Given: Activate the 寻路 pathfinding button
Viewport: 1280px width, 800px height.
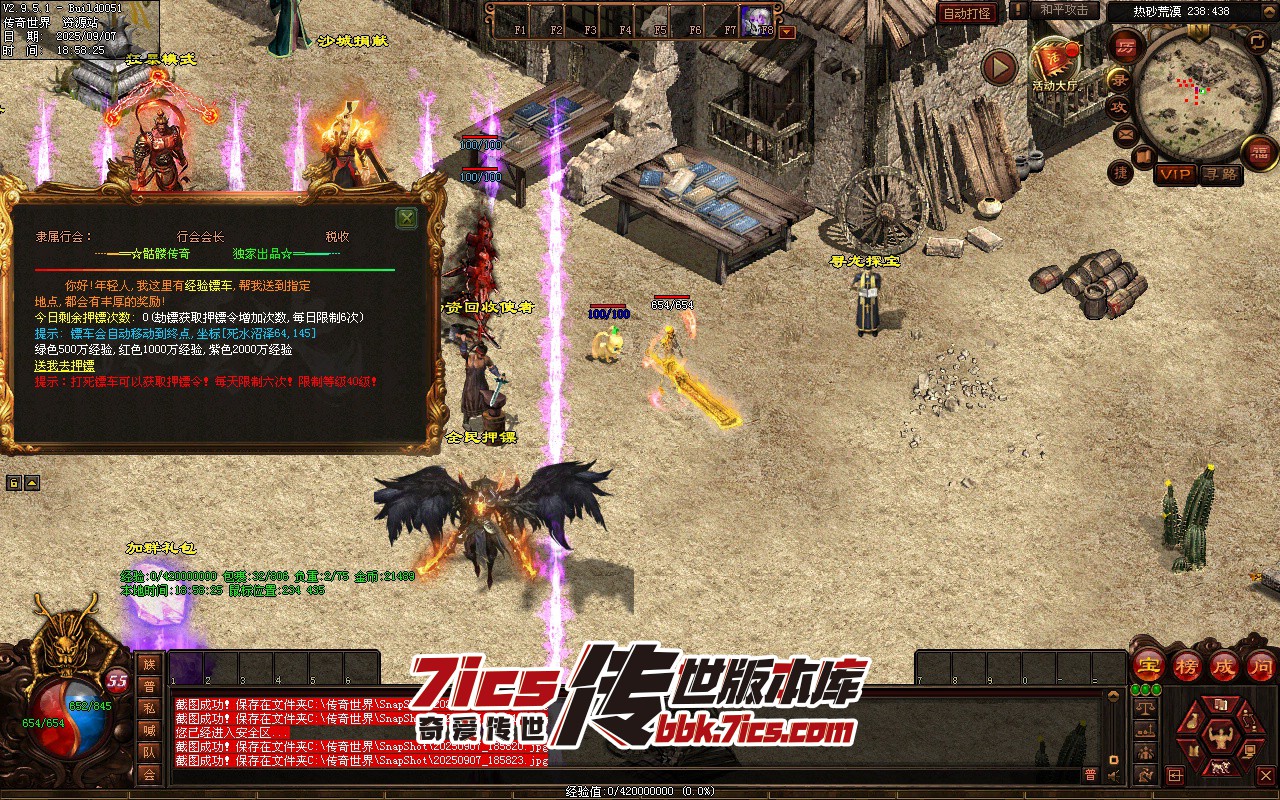Looking at the screenshot, I should coord(1219,174).
